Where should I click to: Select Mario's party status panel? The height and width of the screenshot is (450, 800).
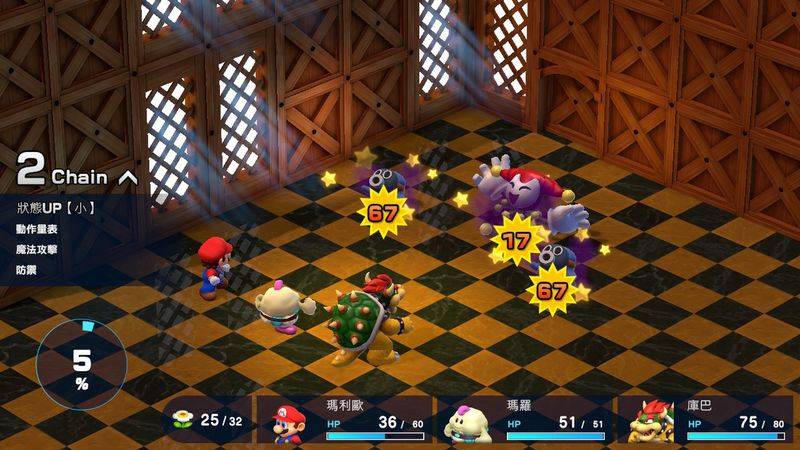[x=346, y=421]
